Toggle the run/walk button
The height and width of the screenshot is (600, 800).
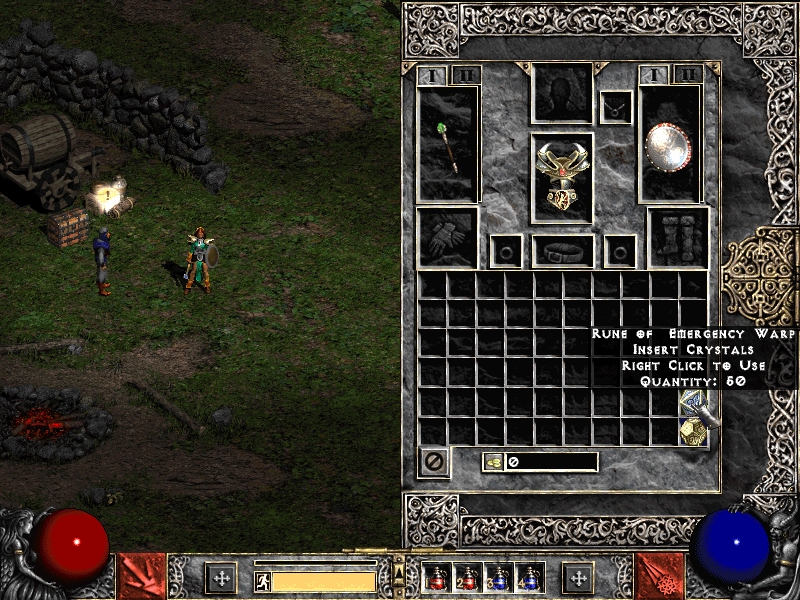pos(262,580)
